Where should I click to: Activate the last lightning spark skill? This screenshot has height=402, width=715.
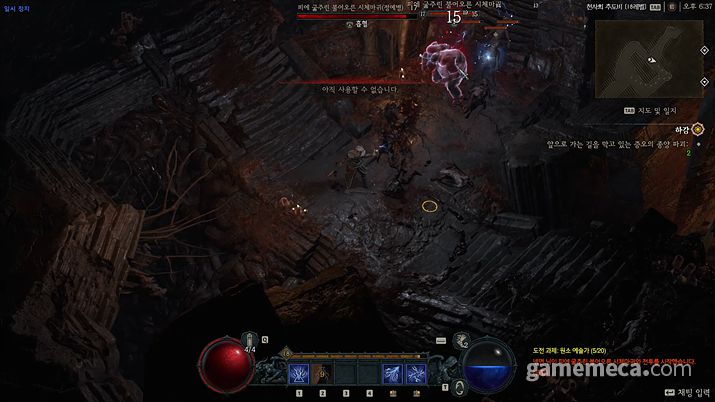[416, 374]
